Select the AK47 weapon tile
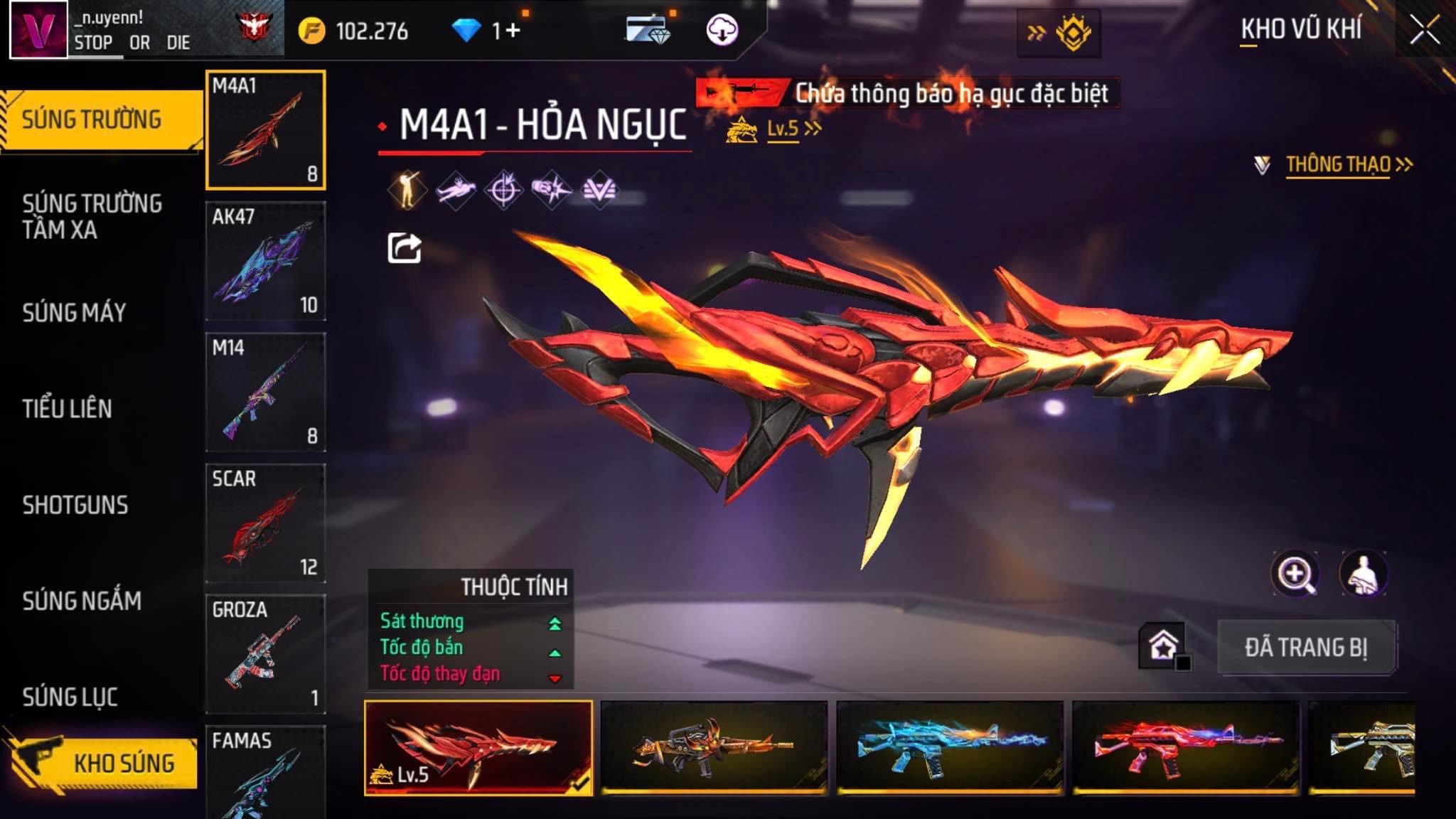 [265, 261]
